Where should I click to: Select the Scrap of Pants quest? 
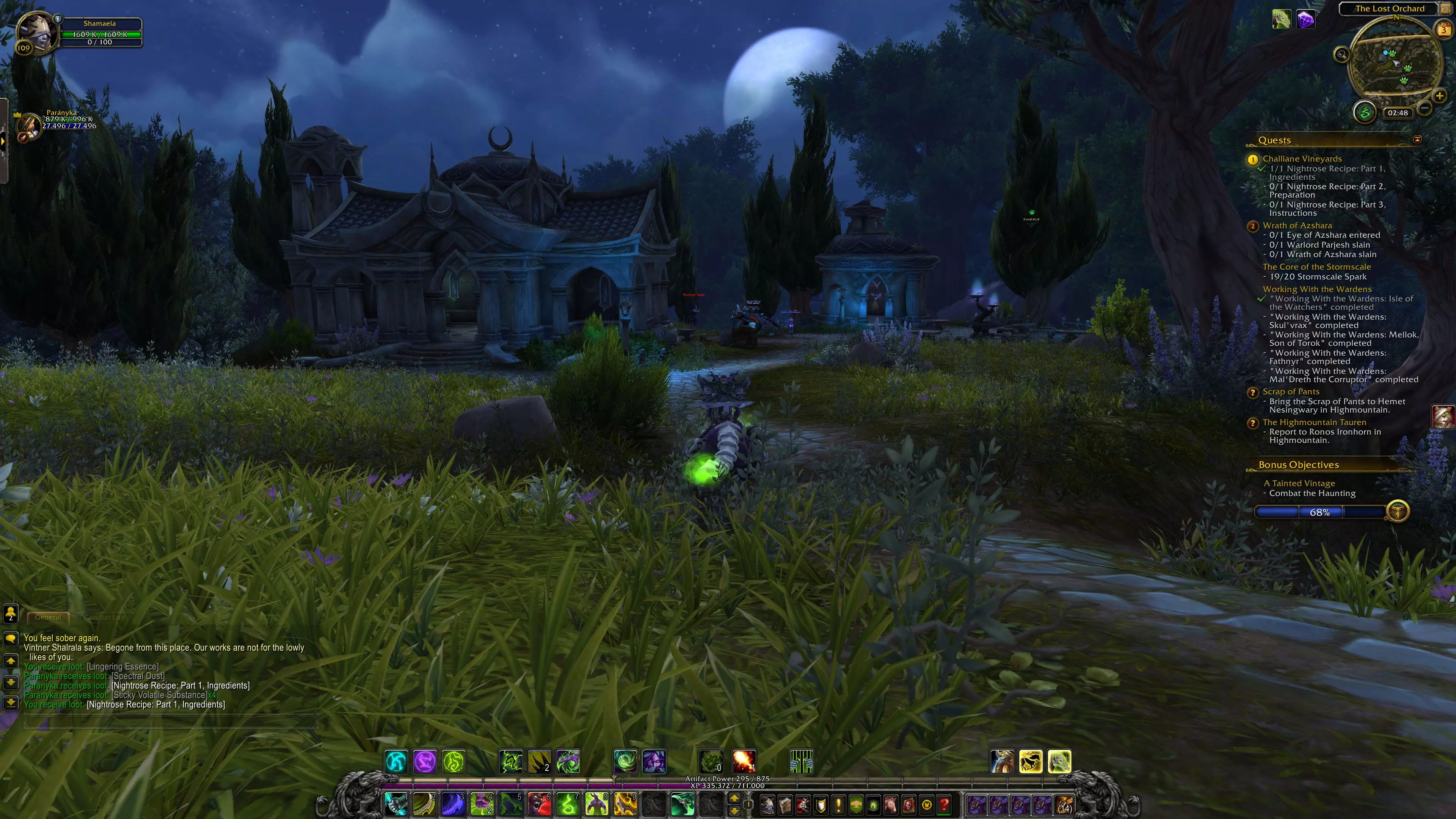point(1290,392)
